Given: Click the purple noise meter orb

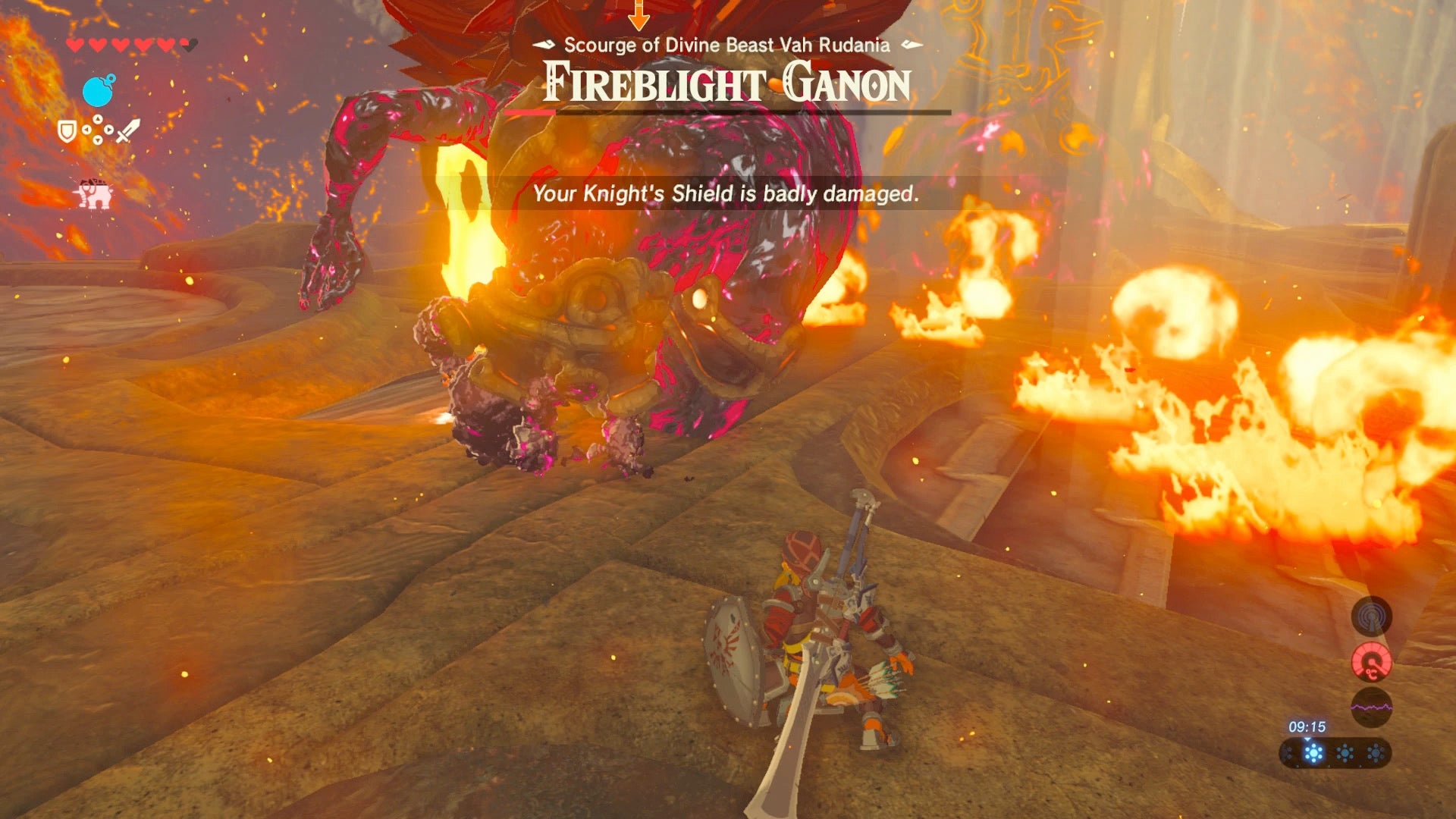Looking at the screenshot, I should [1371, 705].
